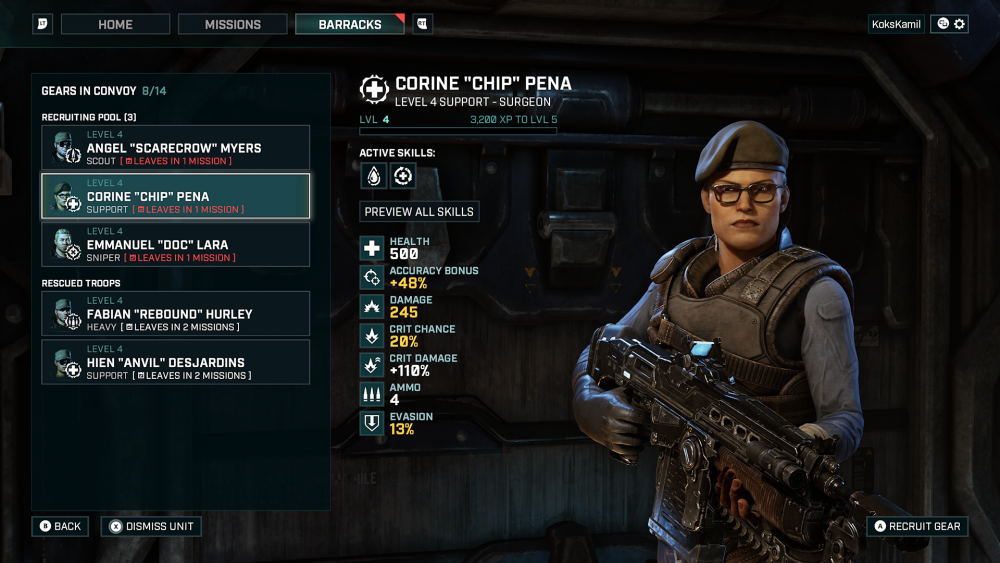Switch to the Home tab

click(115, 24)
